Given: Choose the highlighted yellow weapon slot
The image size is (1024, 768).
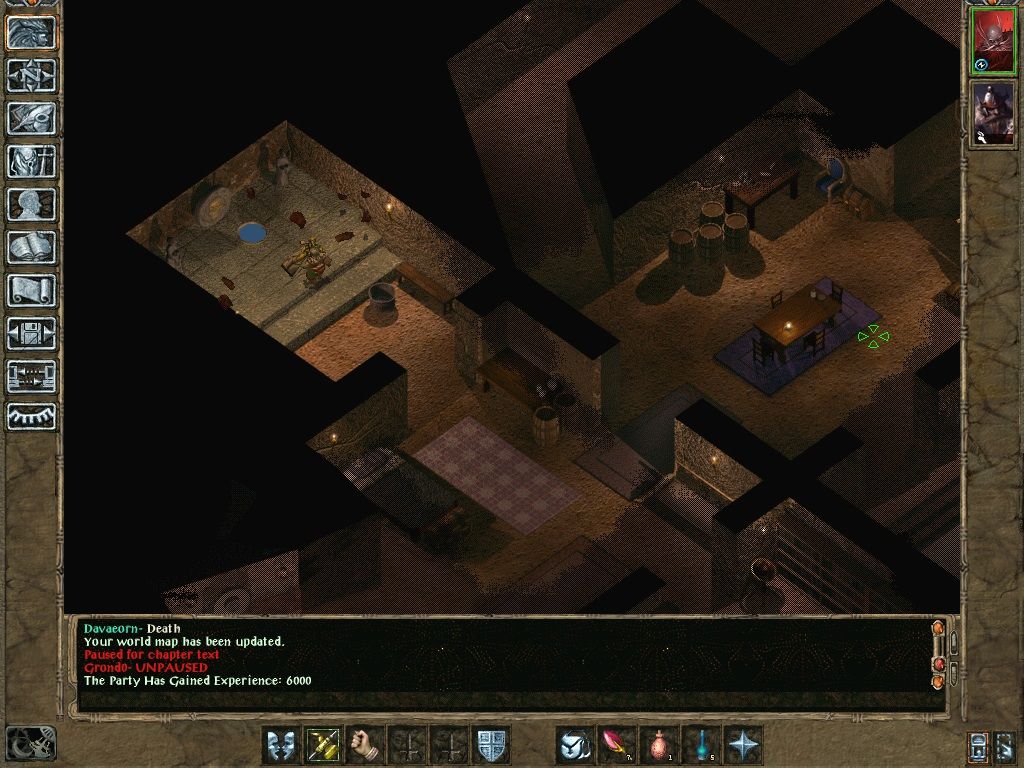Looking at the screenshot, I should point(323,745).
